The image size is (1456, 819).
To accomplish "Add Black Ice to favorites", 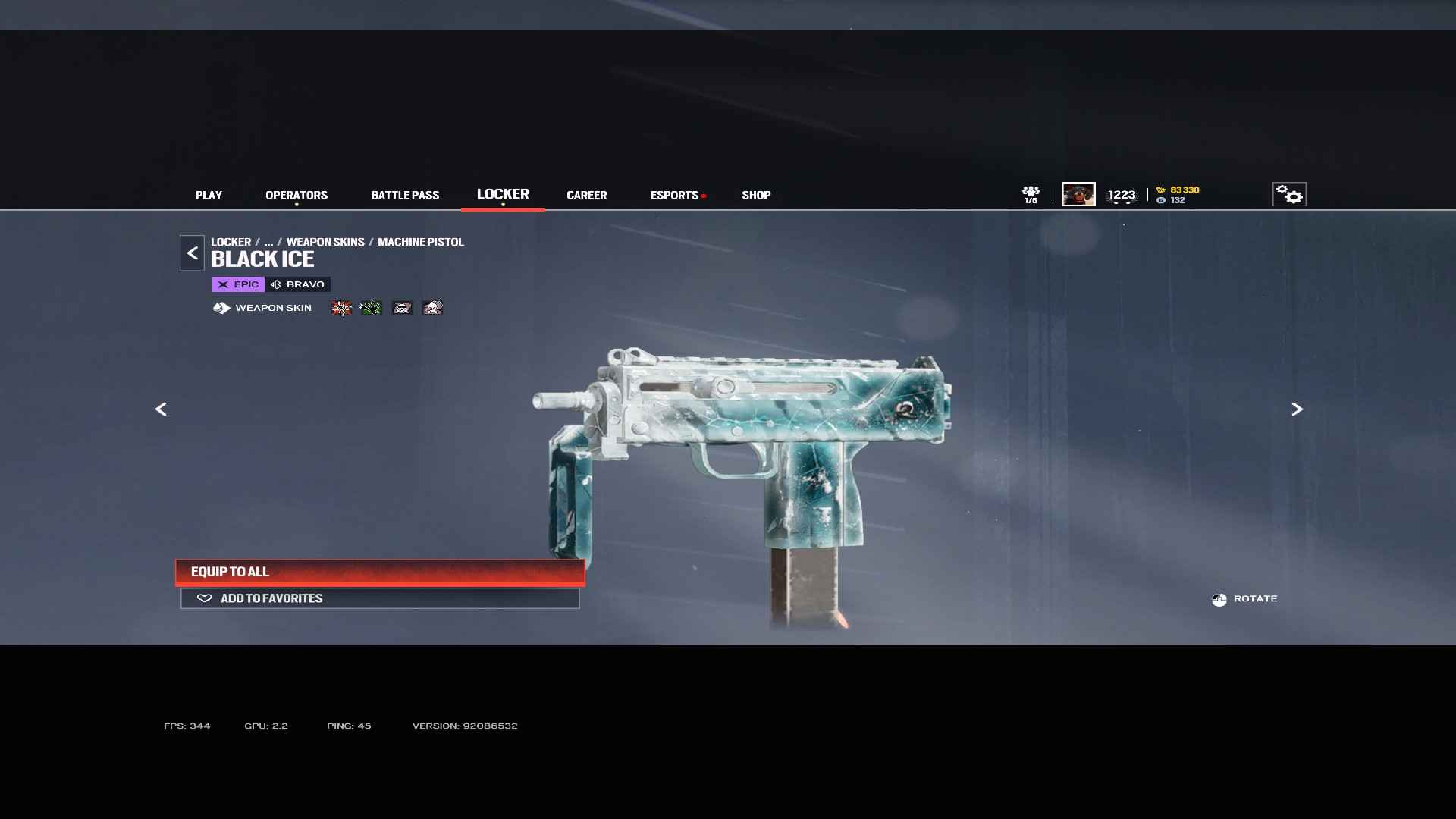I will pos(380,598).
